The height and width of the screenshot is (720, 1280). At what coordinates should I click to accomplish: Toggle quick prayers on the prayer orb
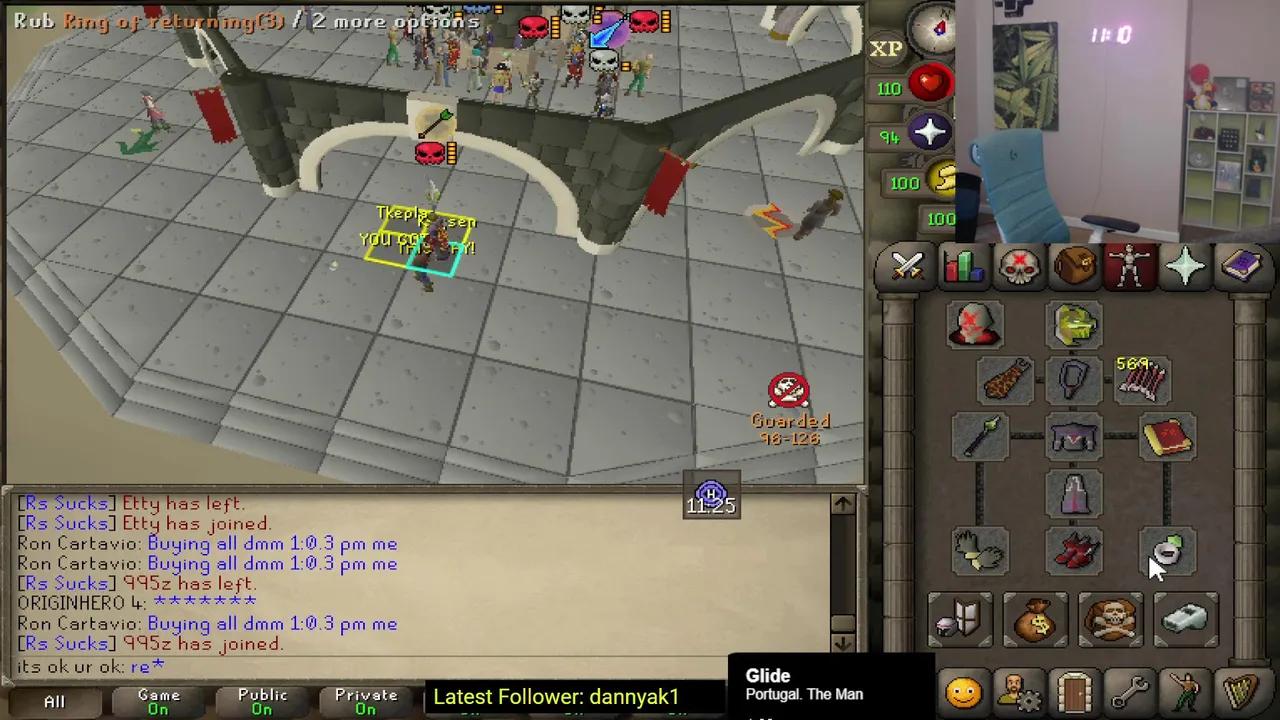tap(930, 133)
